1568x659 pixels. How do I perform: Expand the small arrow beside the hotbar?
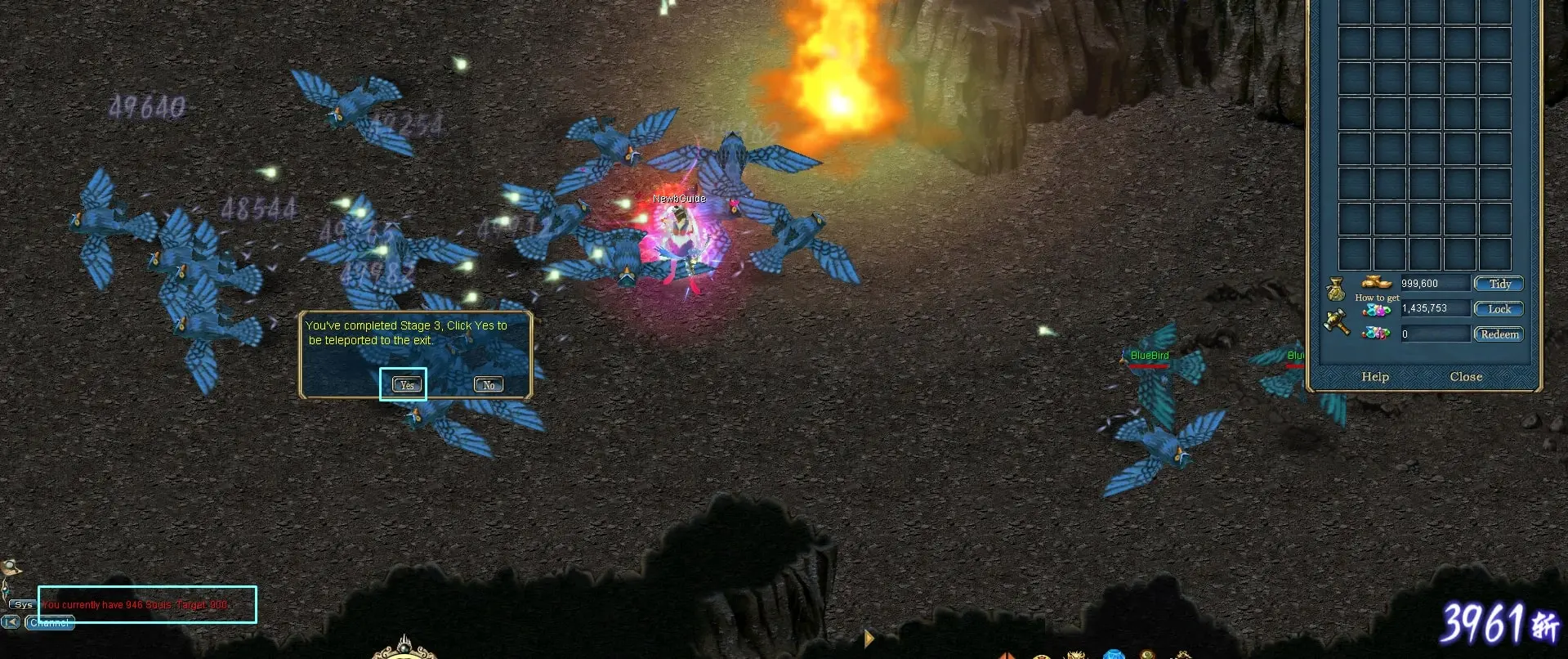tap(869, 639)
